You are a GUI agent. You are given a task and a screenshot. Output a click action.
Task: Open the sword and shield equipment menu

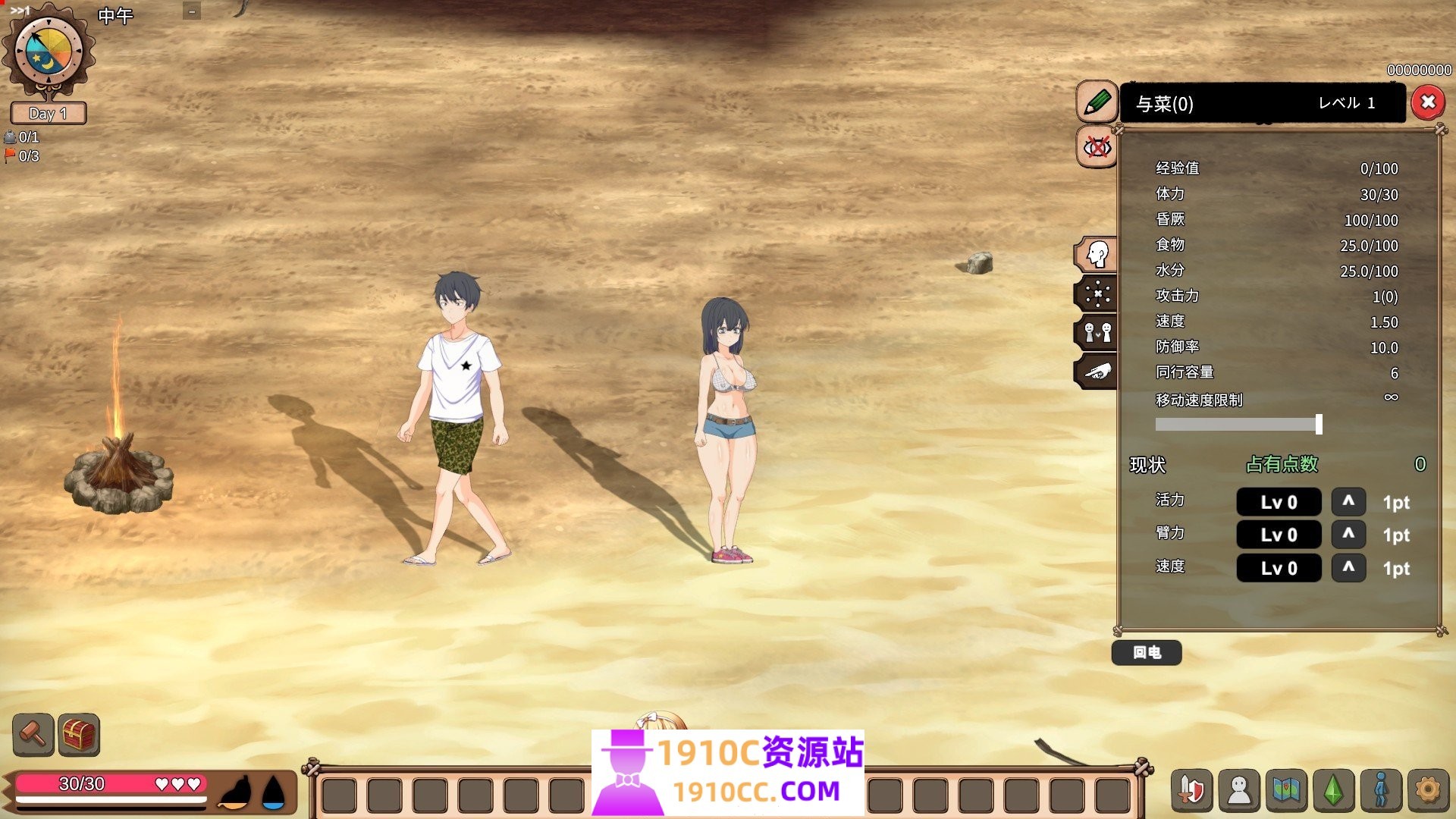click(1191, 791)
